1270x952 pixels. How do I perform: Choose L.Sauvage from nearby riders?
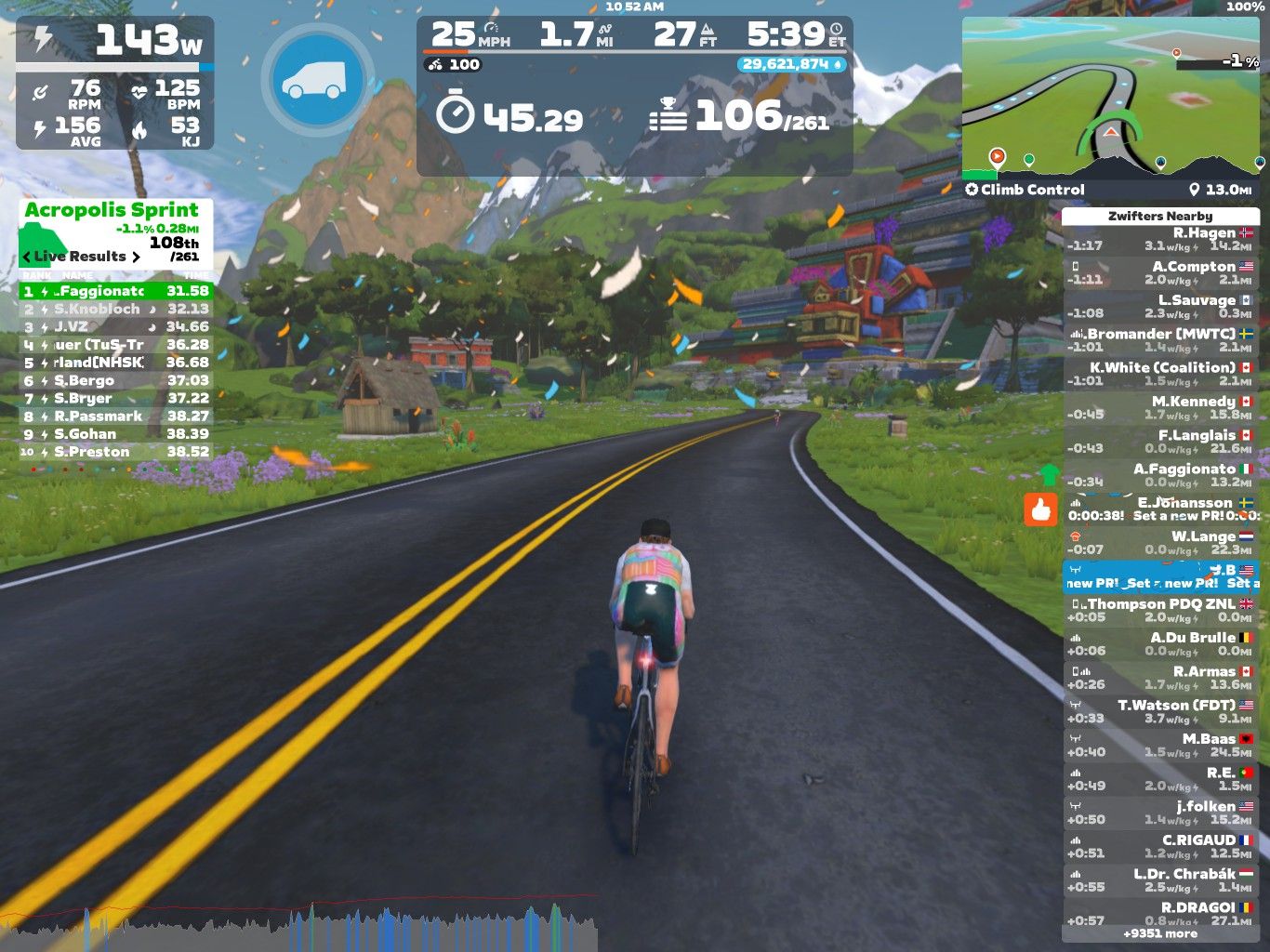coord(1159,307)
